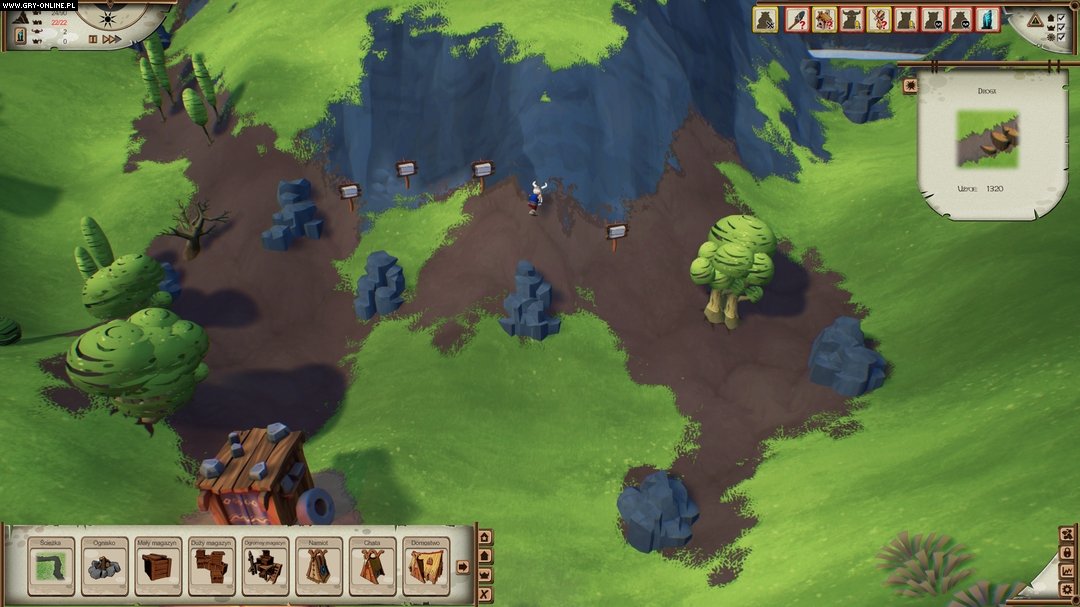
Task: Choose the Ognisko campfire building
Action: (104, 567)
